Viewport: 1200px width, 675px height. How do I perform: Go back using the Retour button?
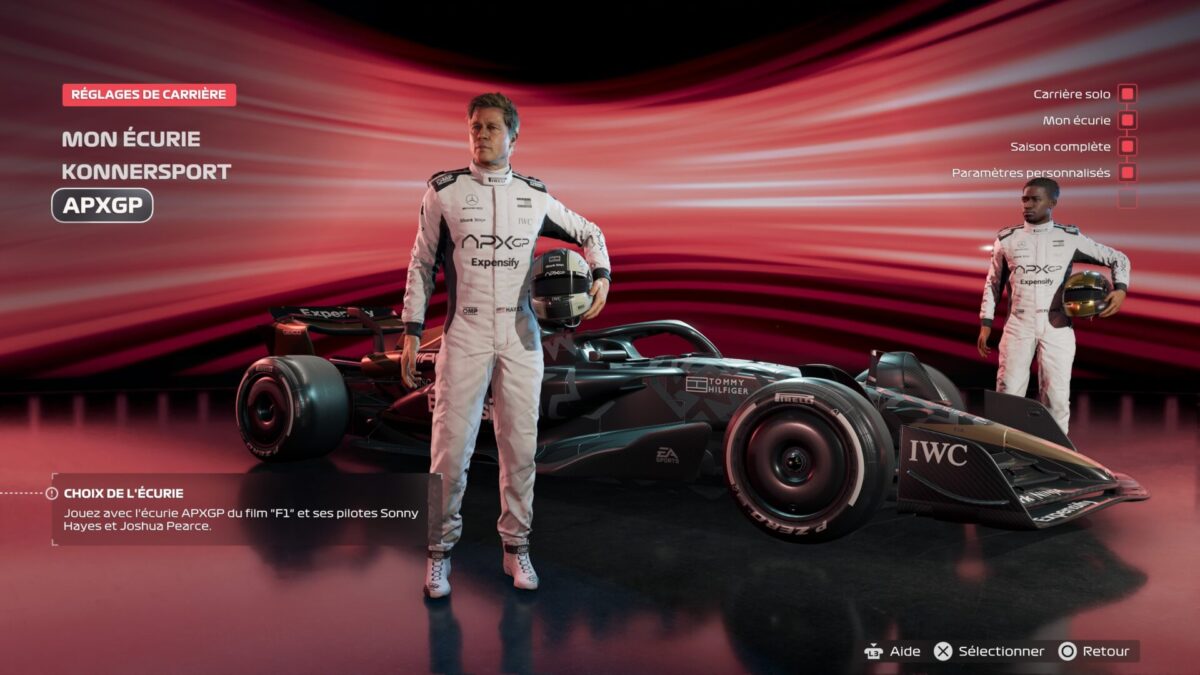click(1094, 651)
